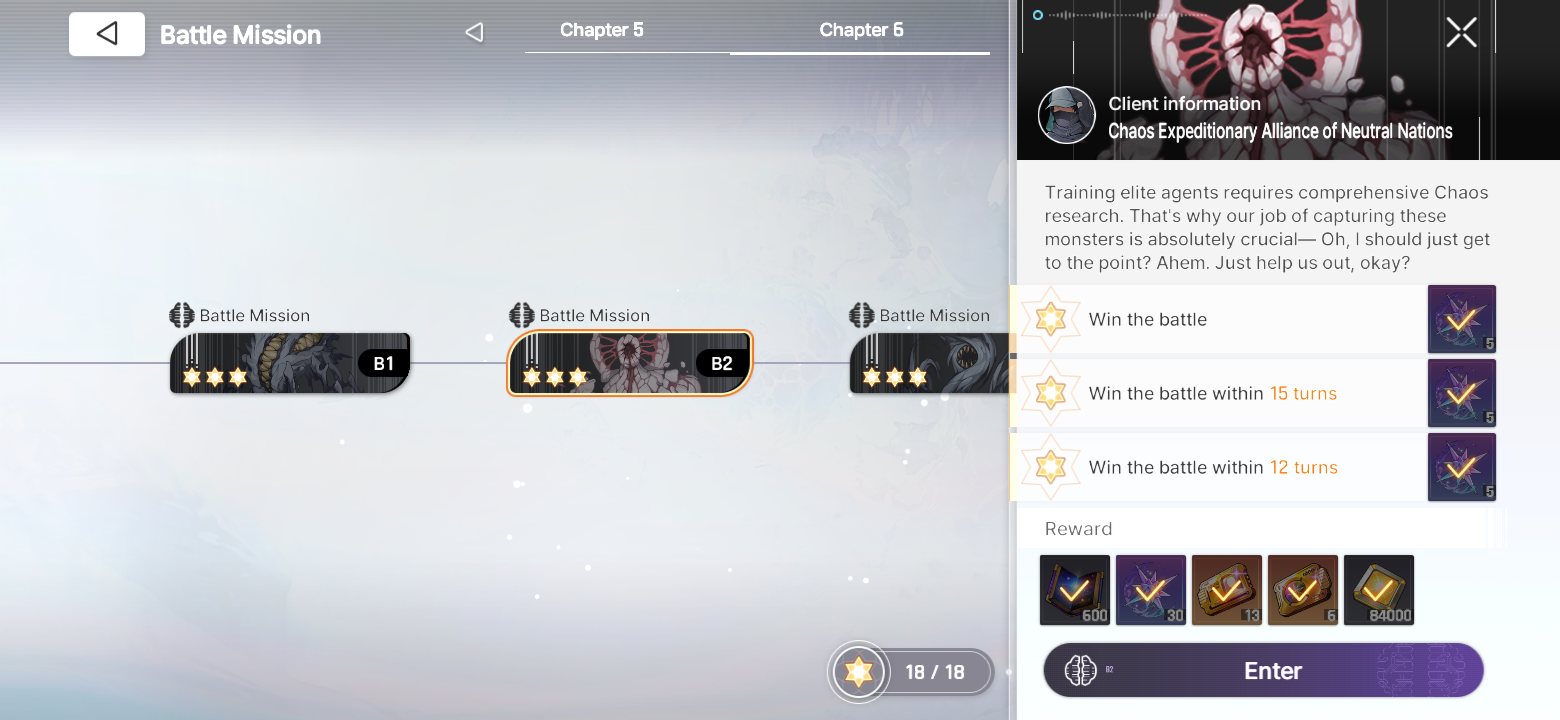This screenshot has height=720, width=1560.
Task: Toggle the star for winning within 12 turns
Action: coord(1050,467)
